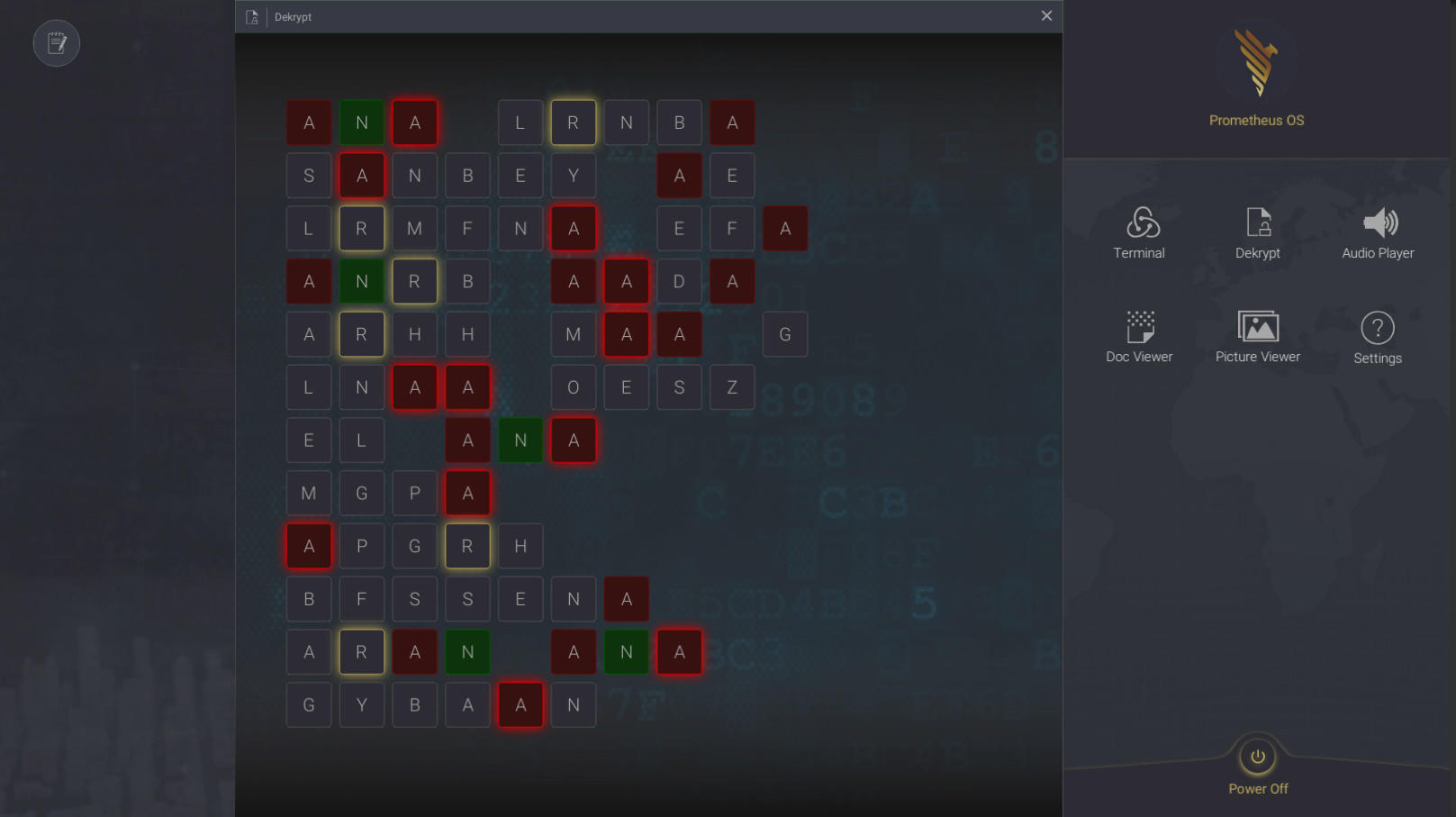Click the lock icon in the Dekrypt title bar
Screen dimensions: 1456x817
[x=253, y=16]
